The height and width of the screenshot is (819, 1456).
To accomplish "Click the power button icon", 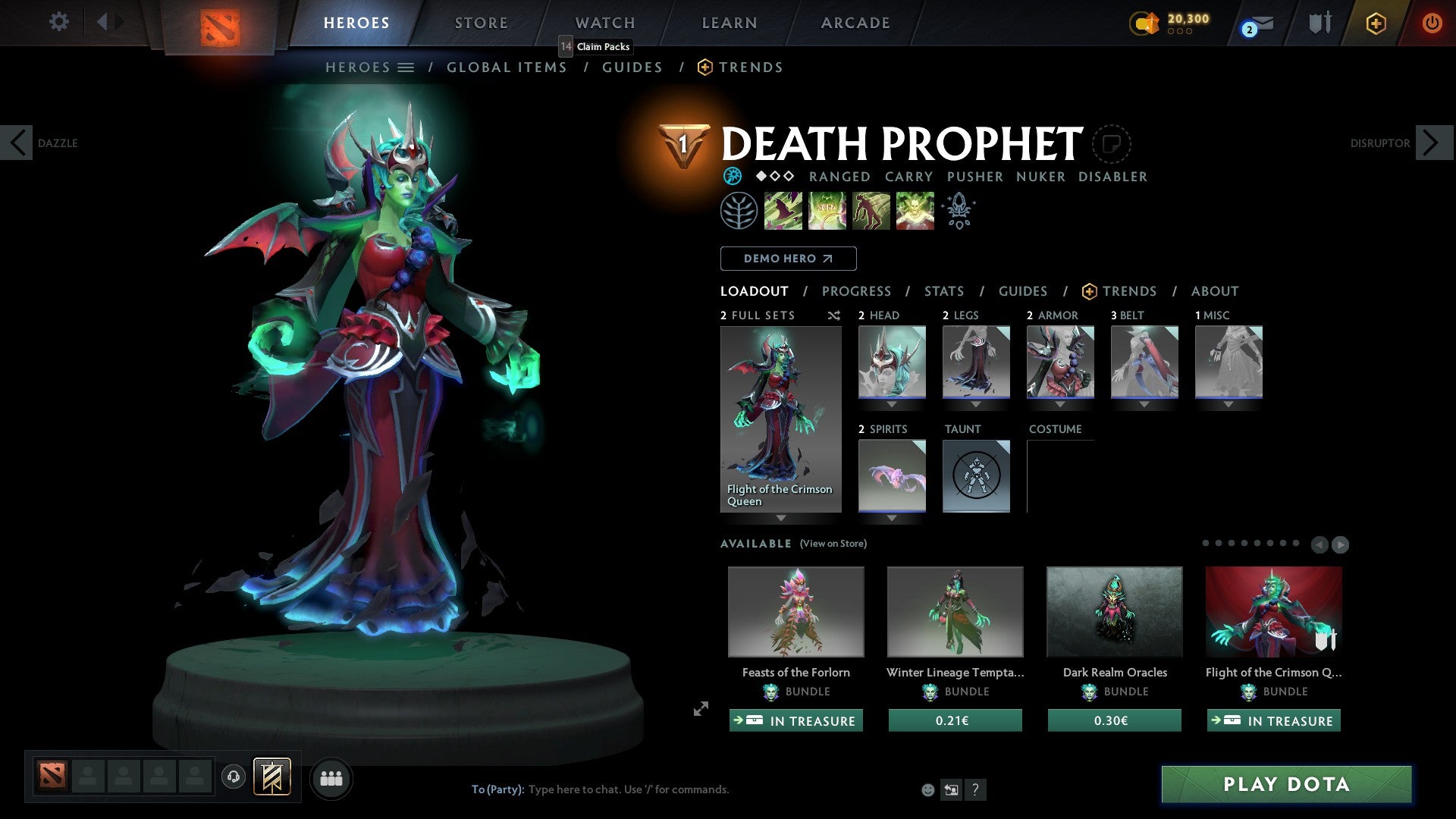I will (1432, 23).
